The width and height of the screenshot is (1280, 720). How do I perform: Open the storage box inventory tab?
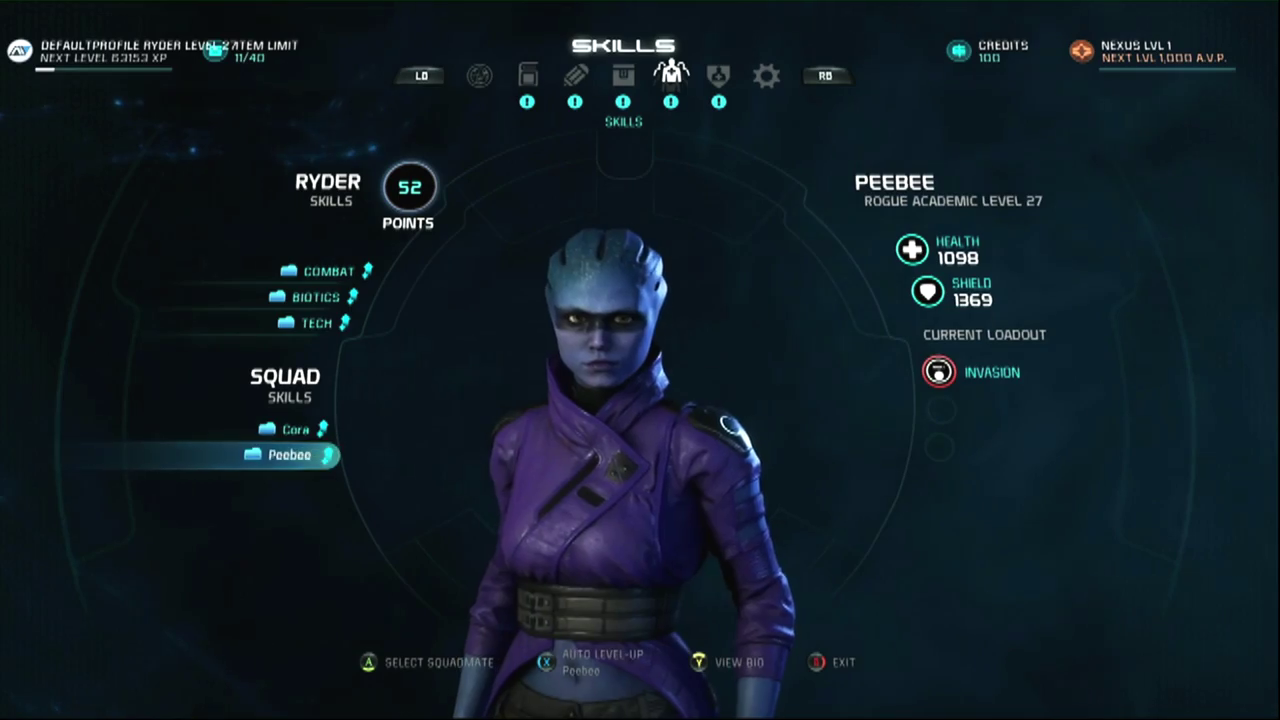pyautogui.click(x=623, y=76)
